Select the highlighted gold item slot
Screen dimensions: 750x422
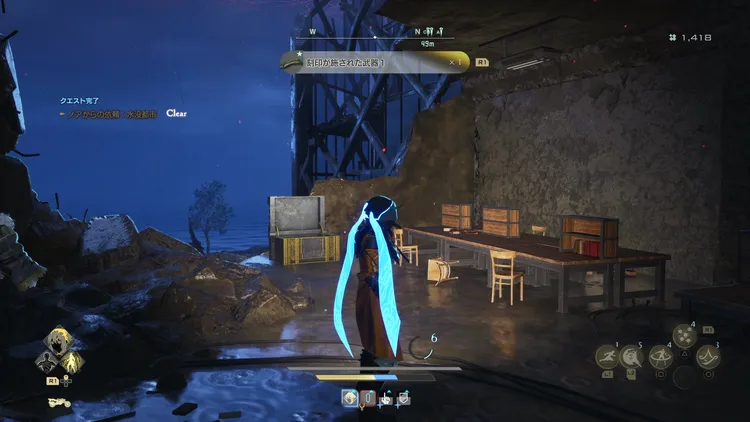350,398
